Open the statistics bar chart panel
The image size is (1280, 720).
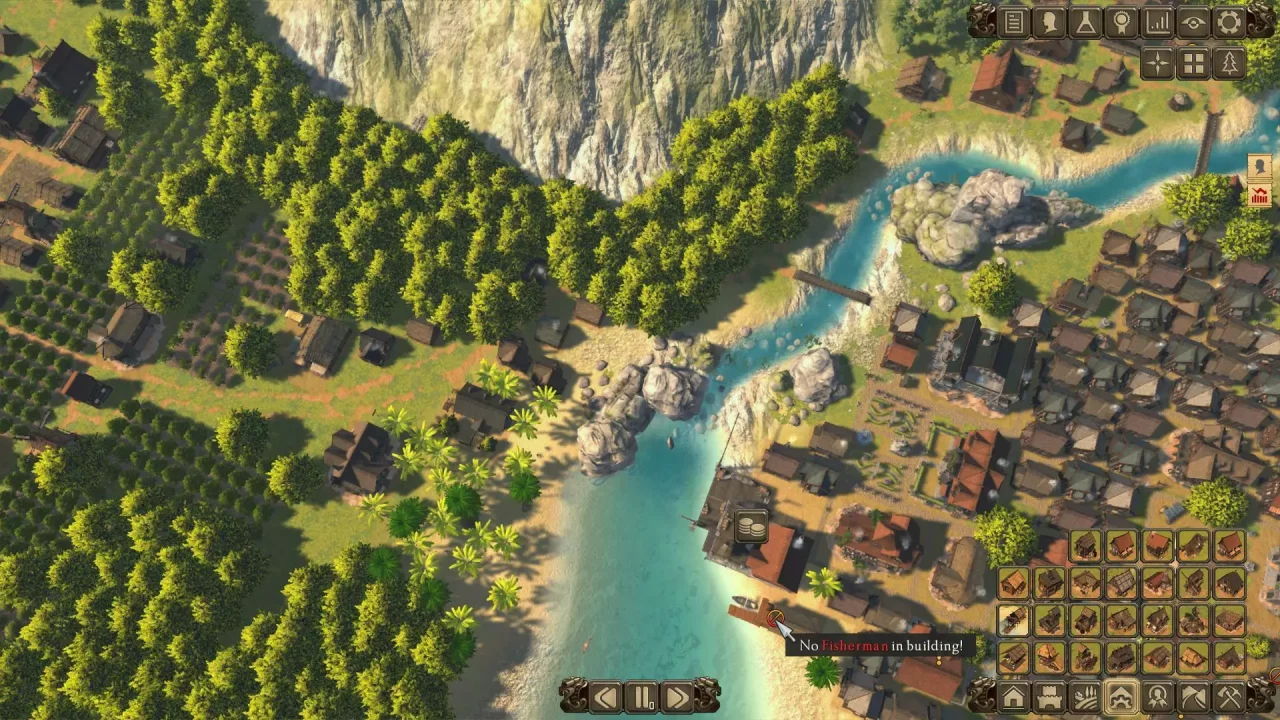[x=1157, y=23]
